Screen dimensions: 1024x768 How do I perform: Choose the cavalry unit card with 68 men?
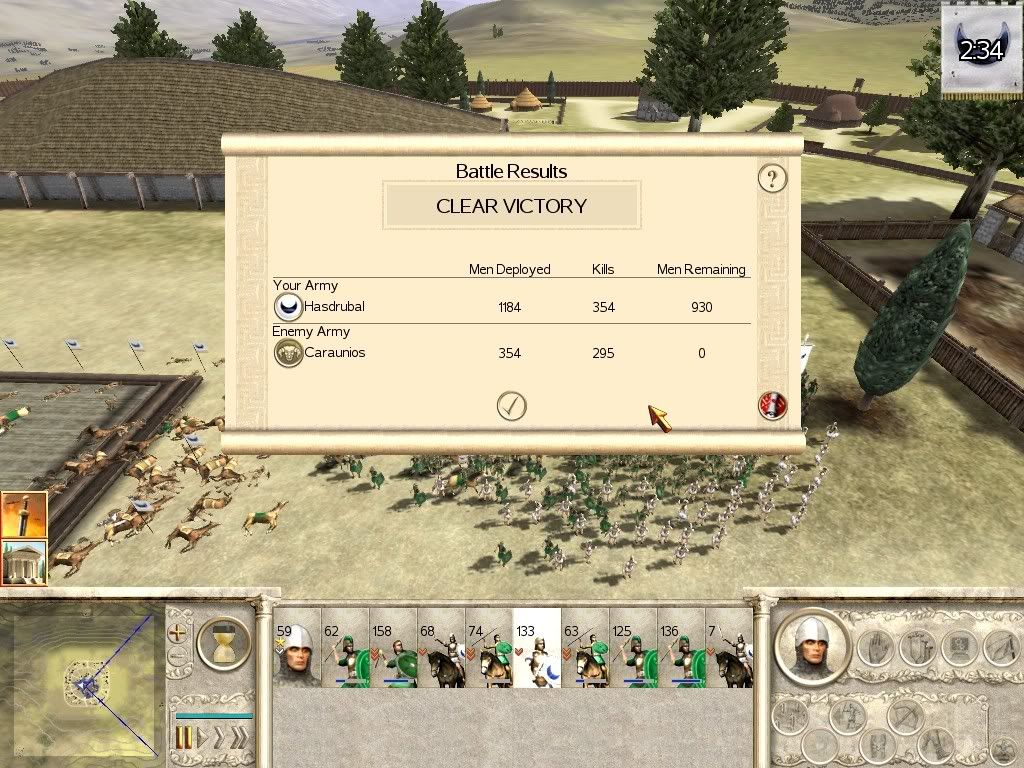point(441,648)
